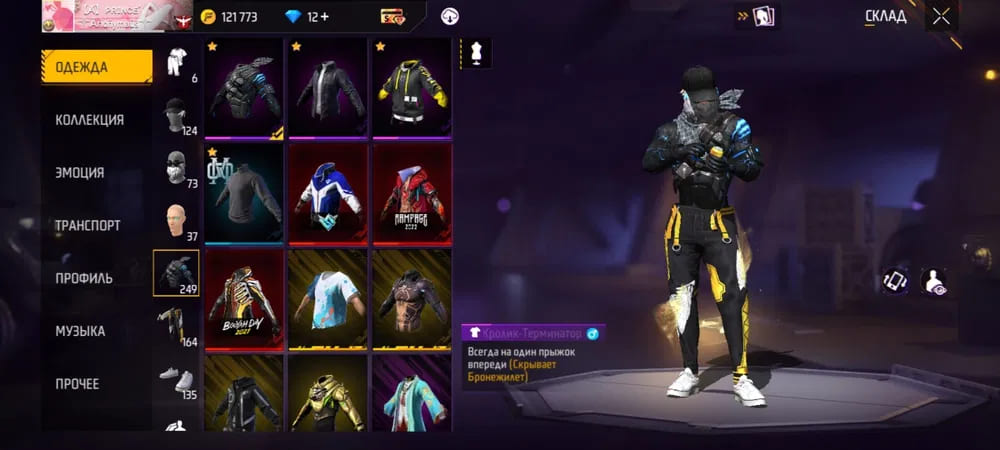Select the mask subcategory with 73 items

tap(176, 168)
